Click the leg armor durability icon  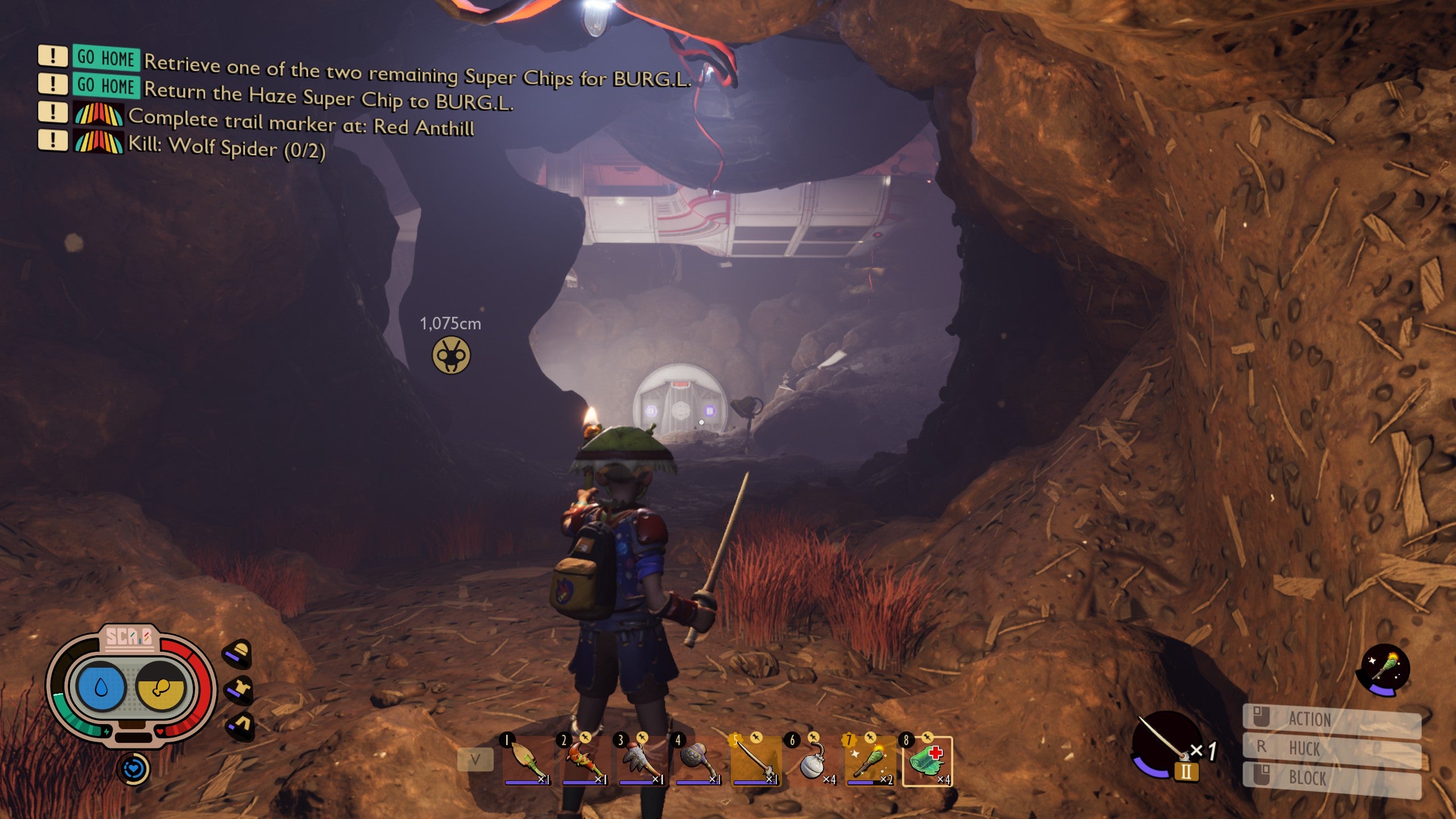tap(241, 726)
